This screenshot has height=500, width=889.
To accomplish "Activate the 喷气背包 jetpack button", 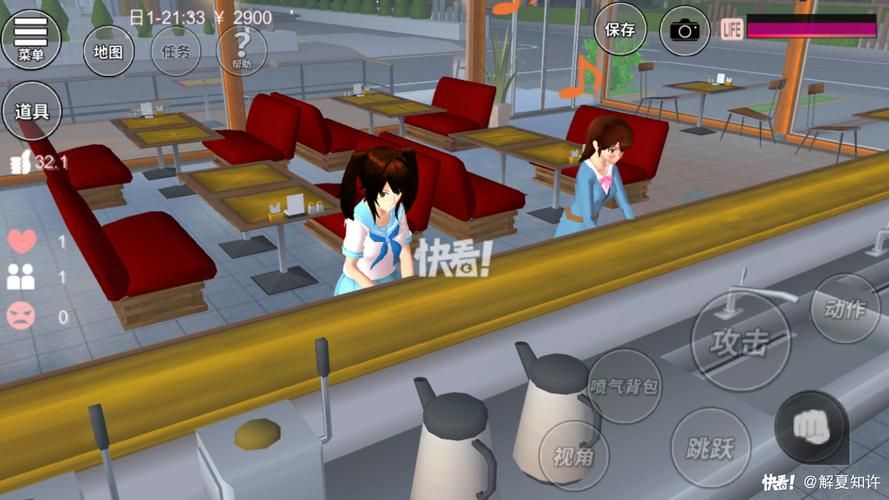I will (624, 386).
